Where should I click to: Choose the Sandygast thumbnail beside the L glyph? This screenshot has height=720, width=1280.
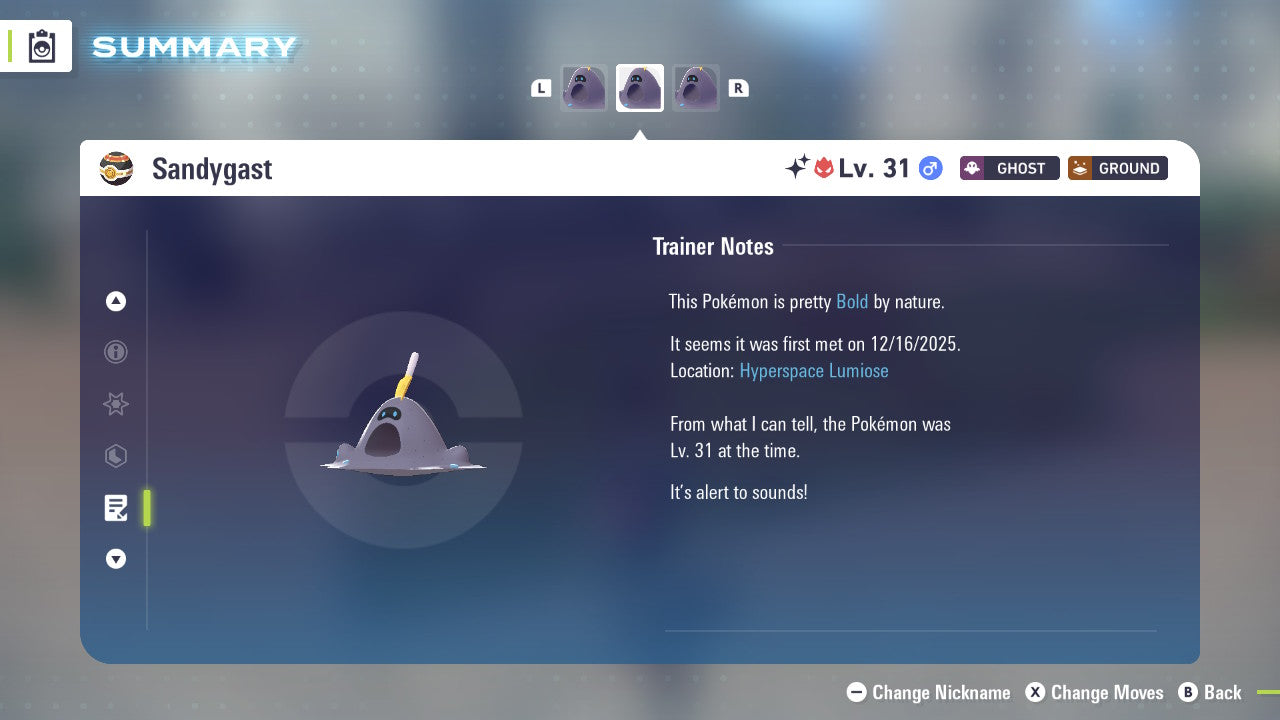coord(584,88)
